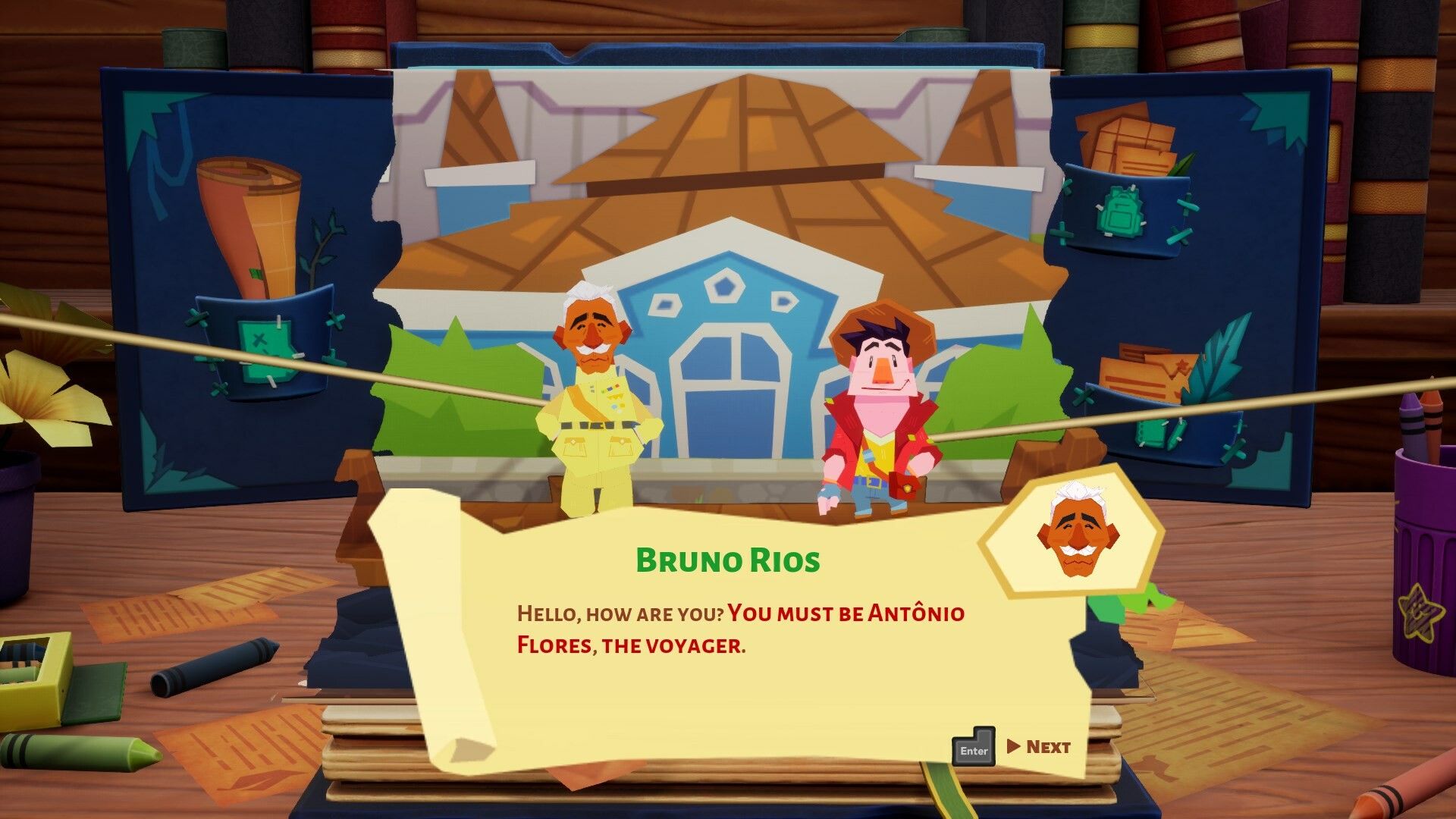Advance dialogue using the Next button
Screen dimensions: 1456x819
point(1046,745)
